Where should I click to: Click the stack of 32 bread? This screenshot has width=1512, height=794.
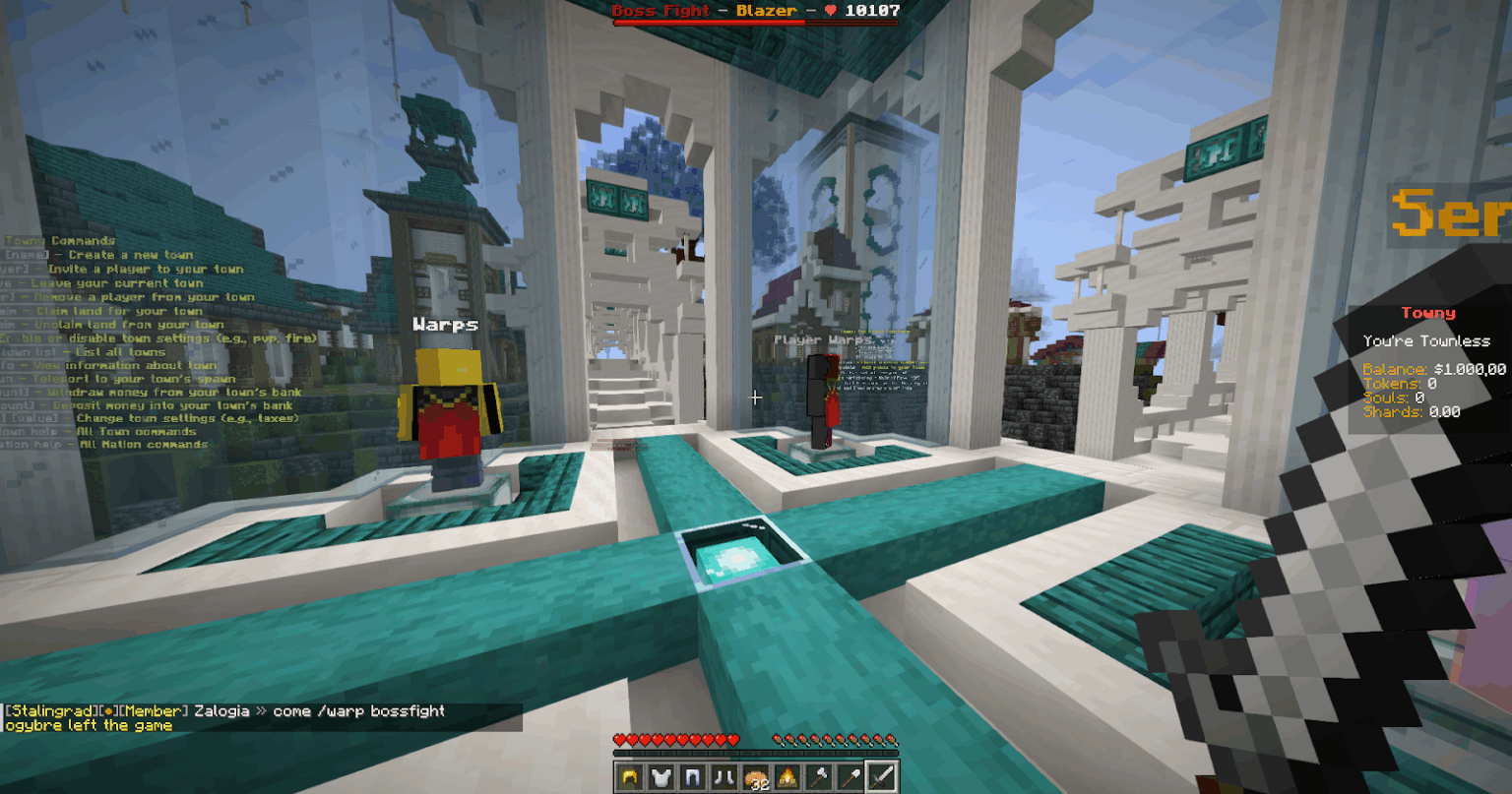coord(755,775)
